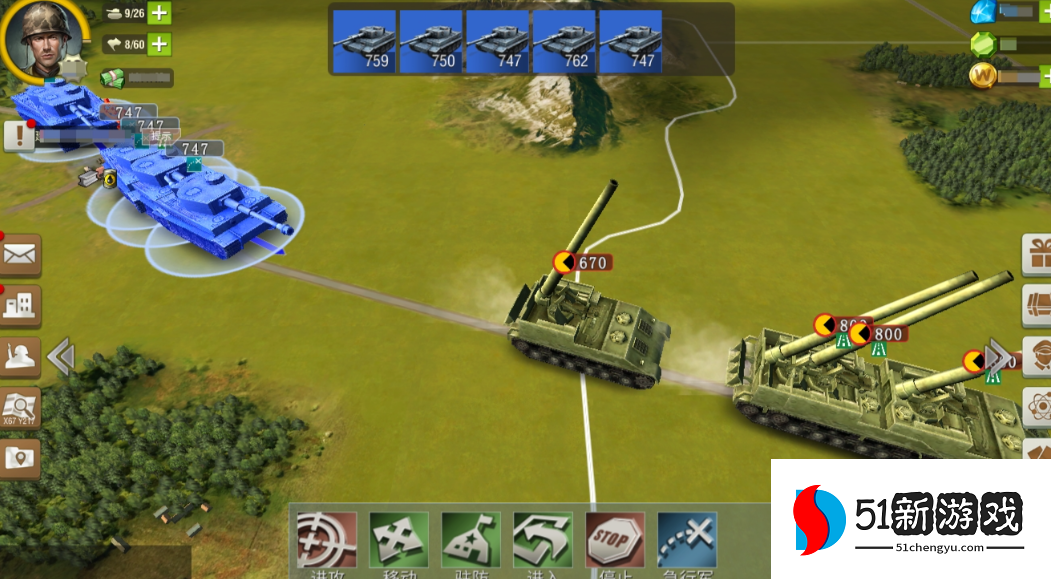Open the city buildings menu
Screen dimensions: 1051x579
pos(20,306)
